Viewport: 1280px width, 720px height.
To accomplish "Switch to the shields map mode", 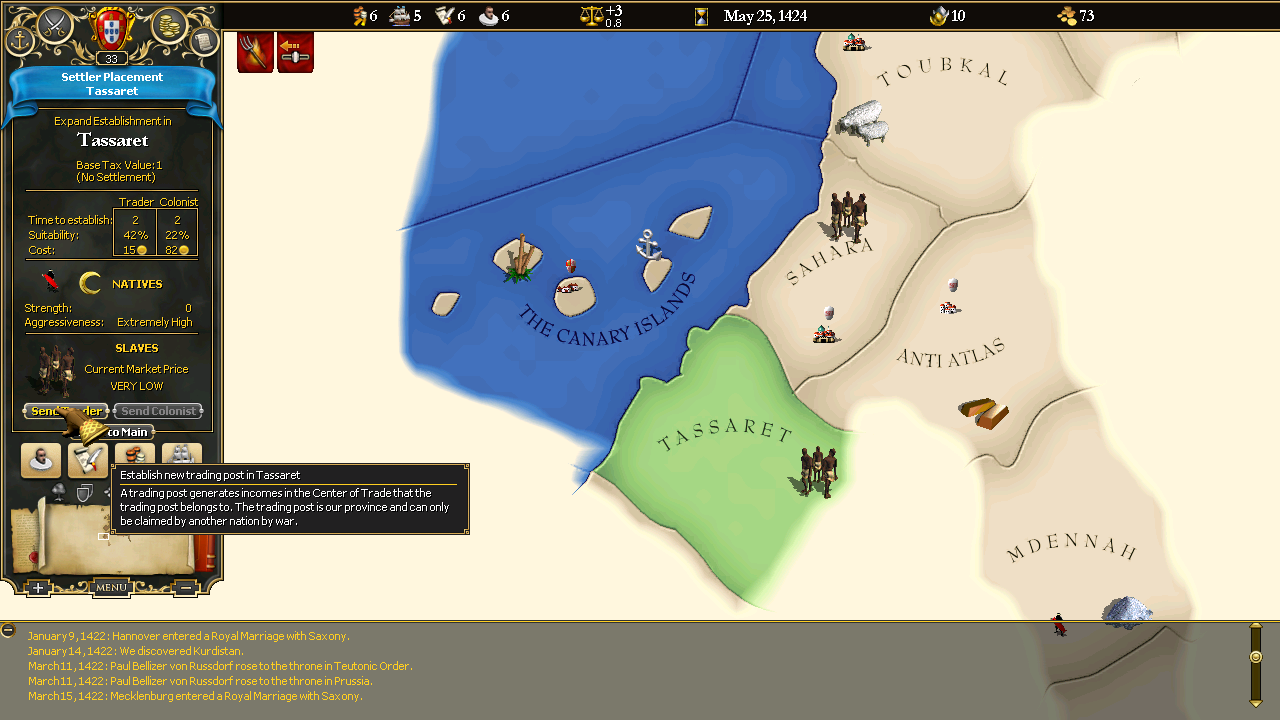I will click(85, 491).
